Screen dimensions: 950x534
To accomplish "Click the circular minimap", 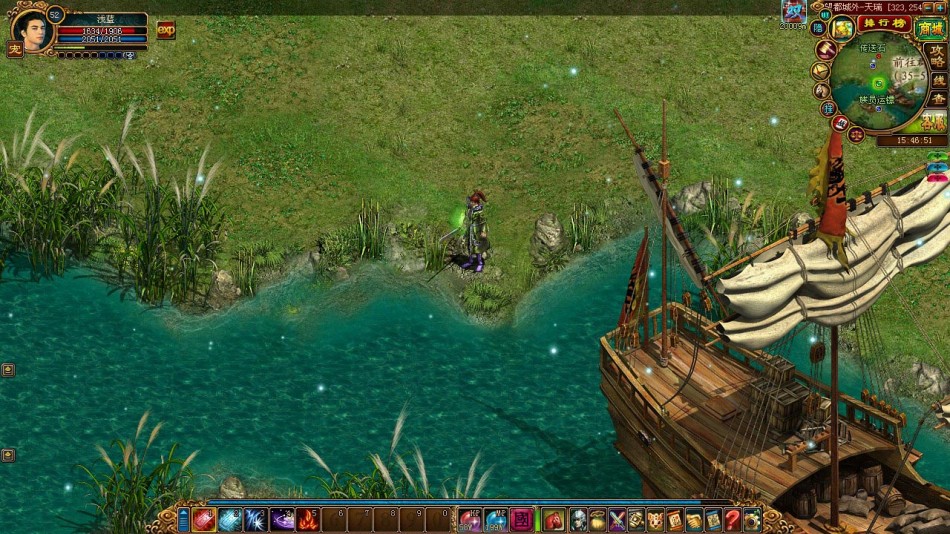I will [879, 82].
